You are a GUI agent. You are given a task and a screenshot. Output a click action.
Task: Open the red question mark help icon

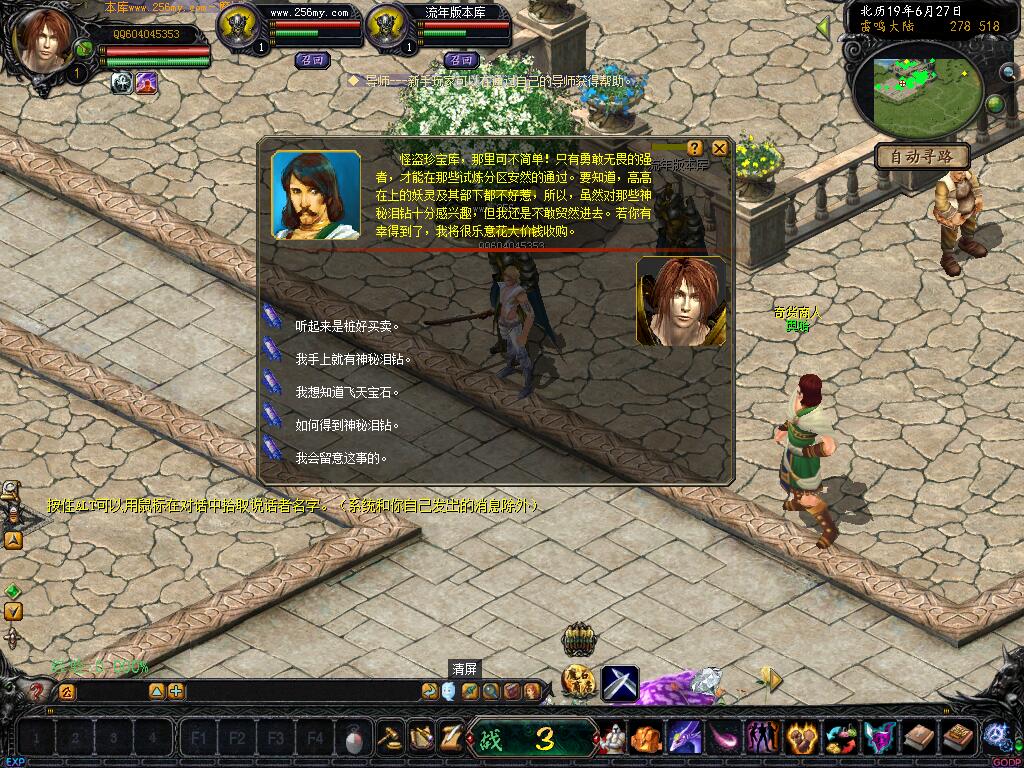(x=38, y=690)
